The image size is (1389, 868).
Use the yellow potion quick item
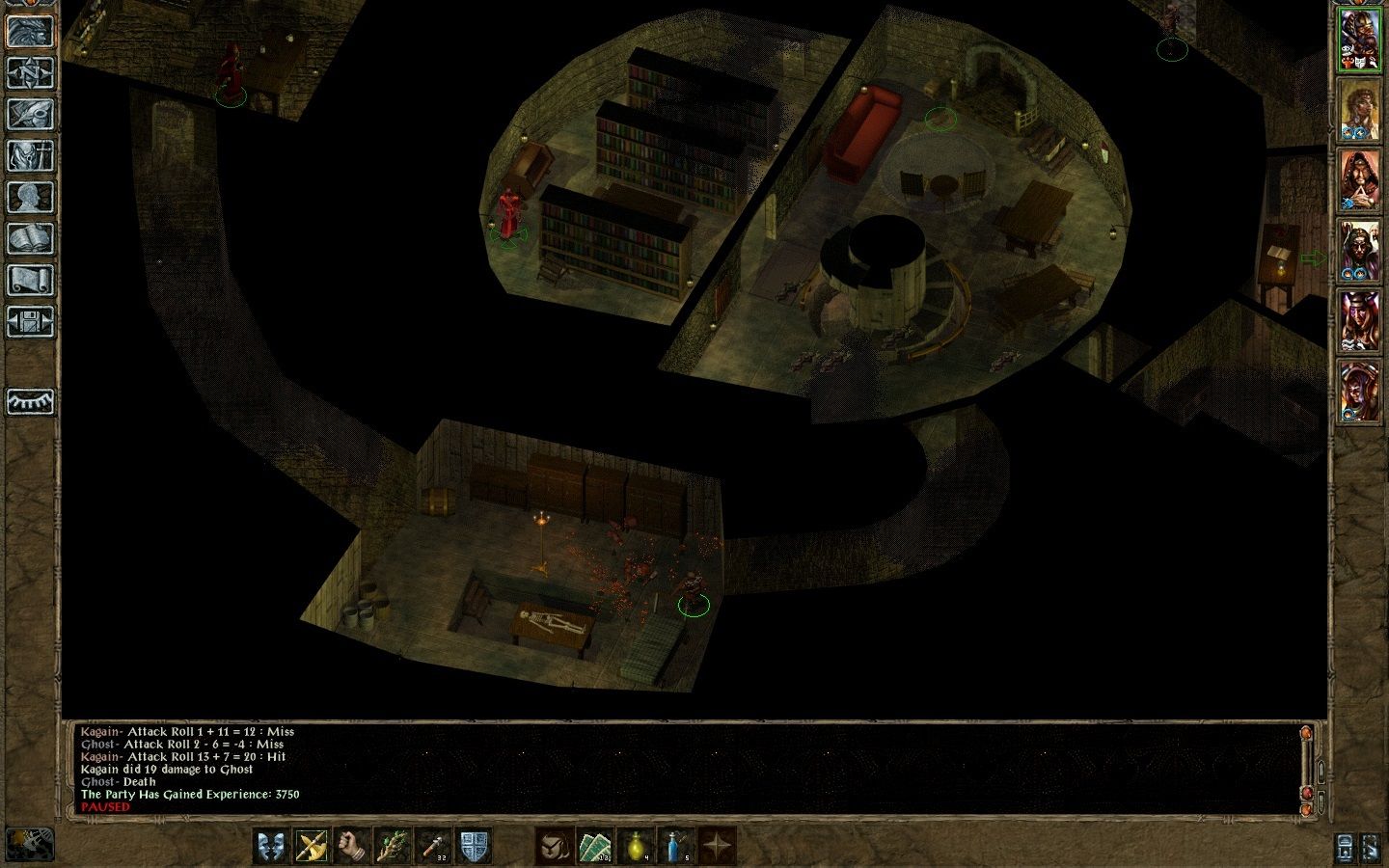click(636, 845)
